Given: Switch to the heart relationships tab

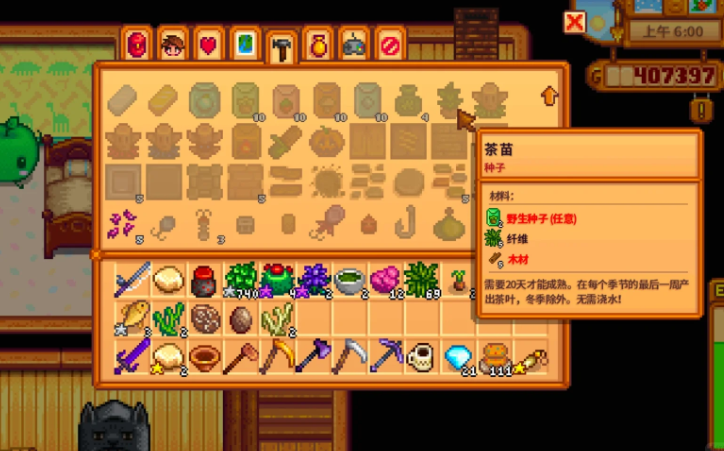Looking at the screenshot, I should (x=209, y=45).
